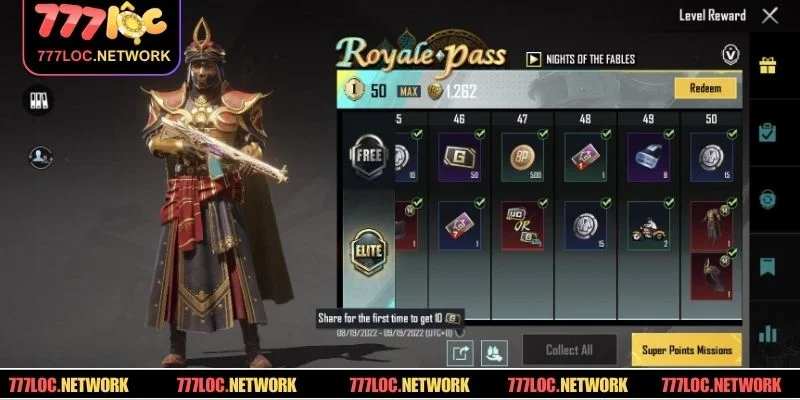
Task: Open the clipboard checklist side tab
Action: tap(768, 132)
